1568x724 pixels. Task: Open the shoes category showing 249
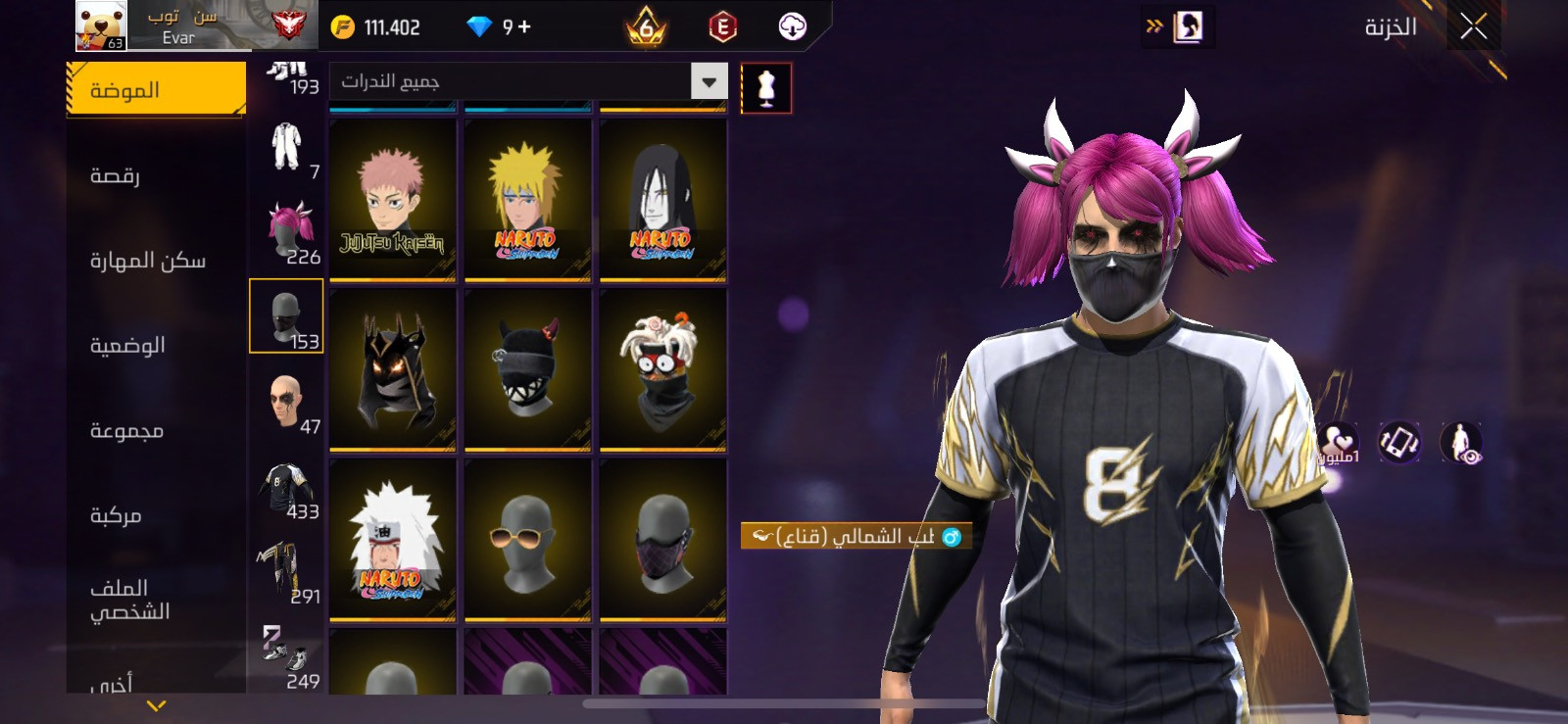pos(286,658)
